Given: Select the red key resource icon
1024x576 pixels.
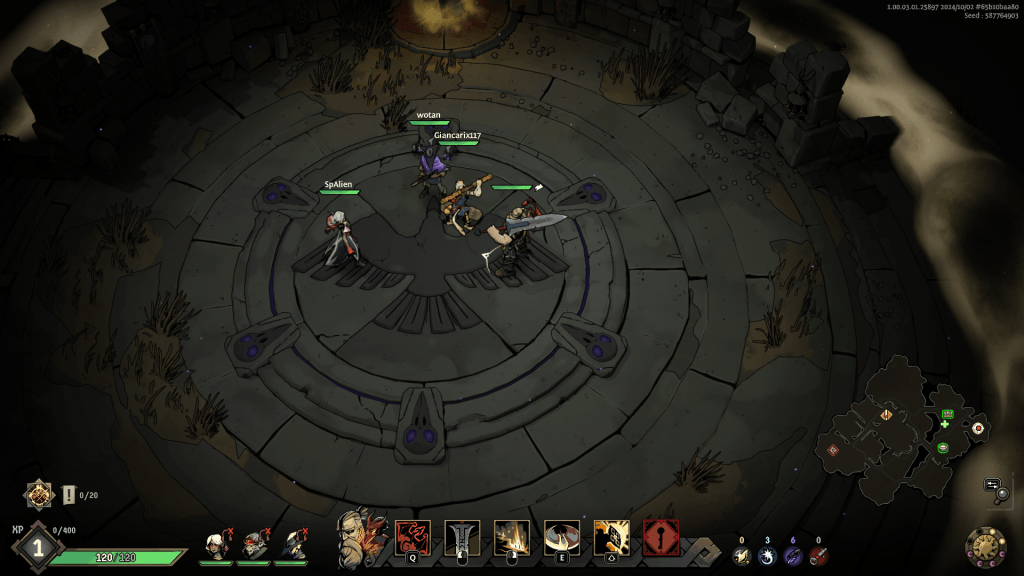Looking at the screenshot, I should pyautogui.click(x=819, y=556).
